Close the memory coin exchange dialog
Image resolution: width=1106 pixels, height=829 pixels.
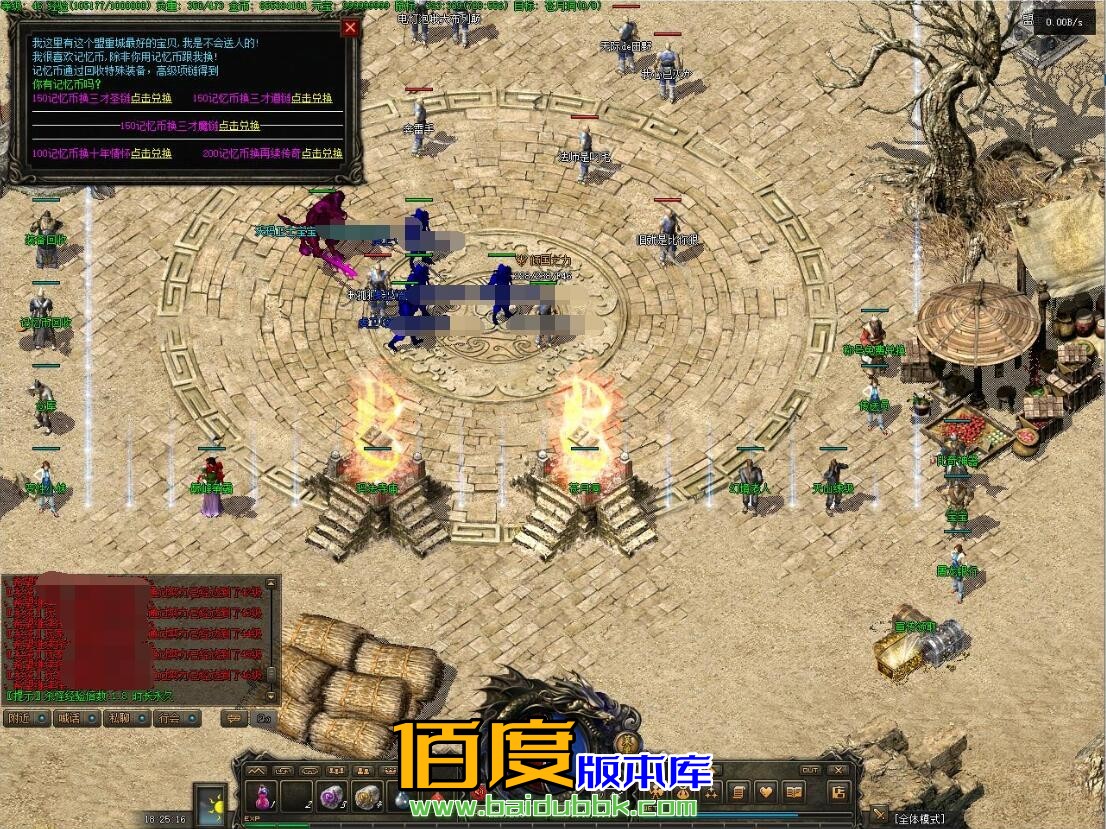(x=350, y=28)
